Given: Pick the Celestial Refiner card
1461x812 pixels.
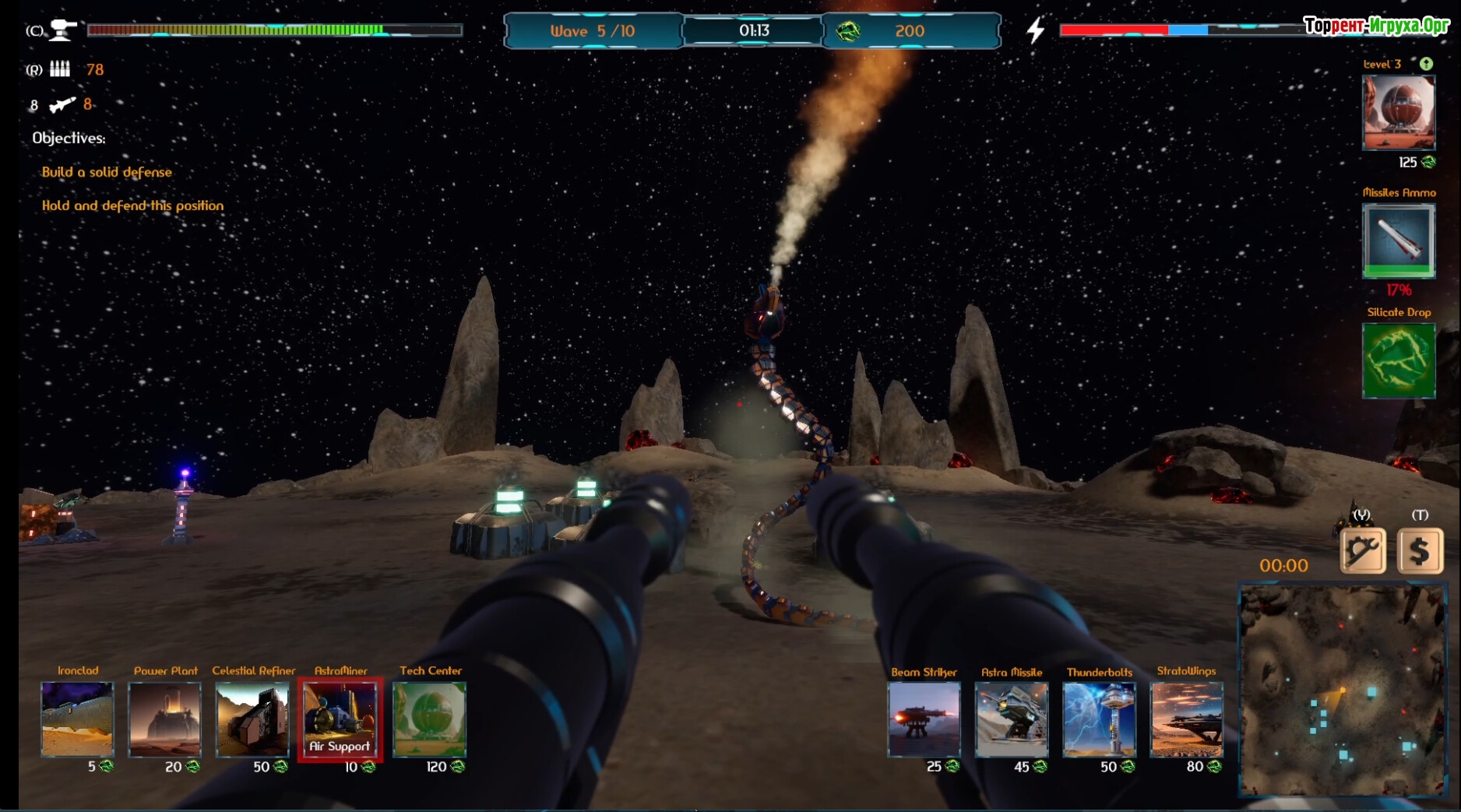Looking at the screenshot, I should 252,719.
